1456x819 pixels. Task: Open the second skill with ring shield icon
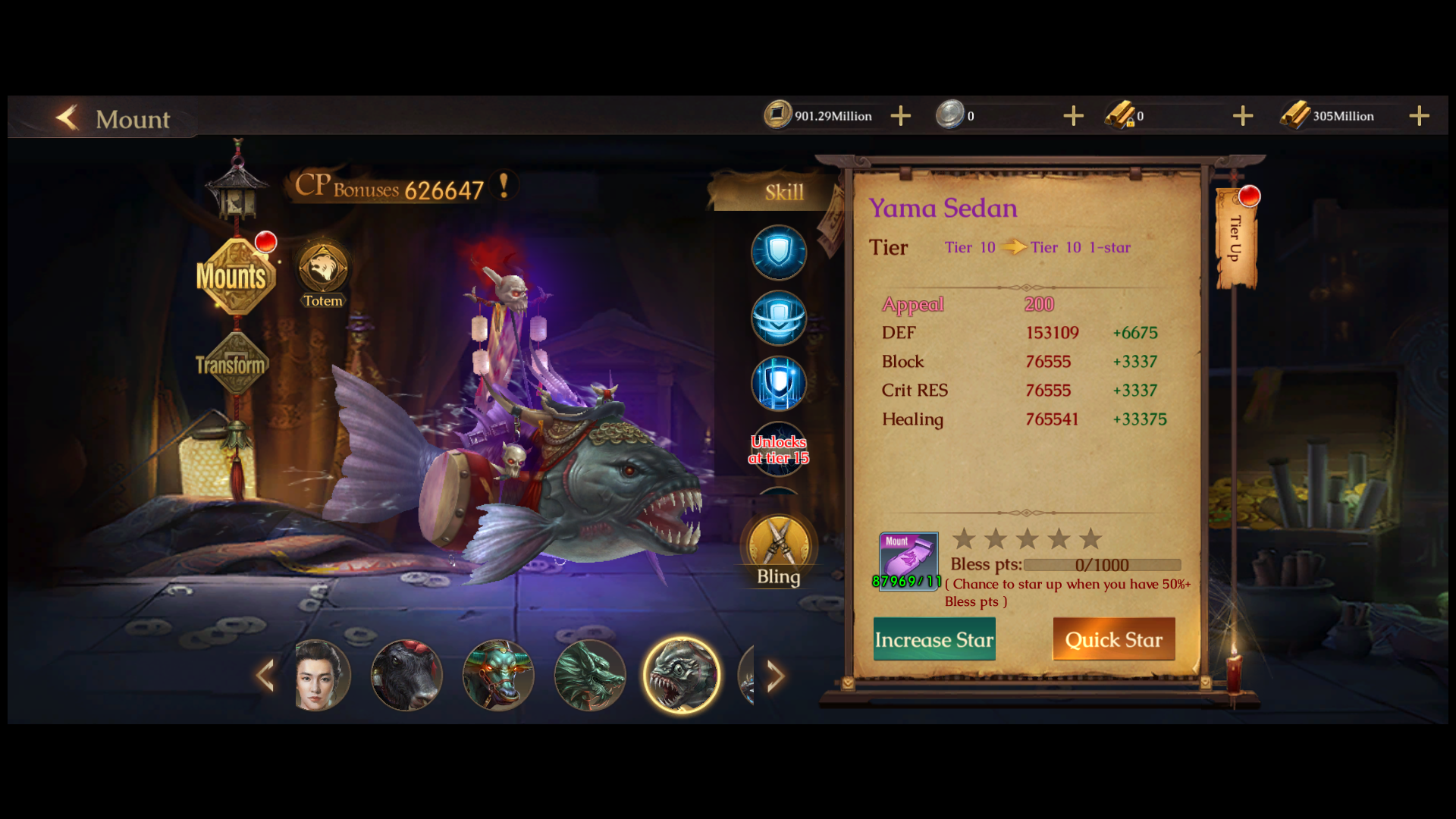[x=779, y=318]
